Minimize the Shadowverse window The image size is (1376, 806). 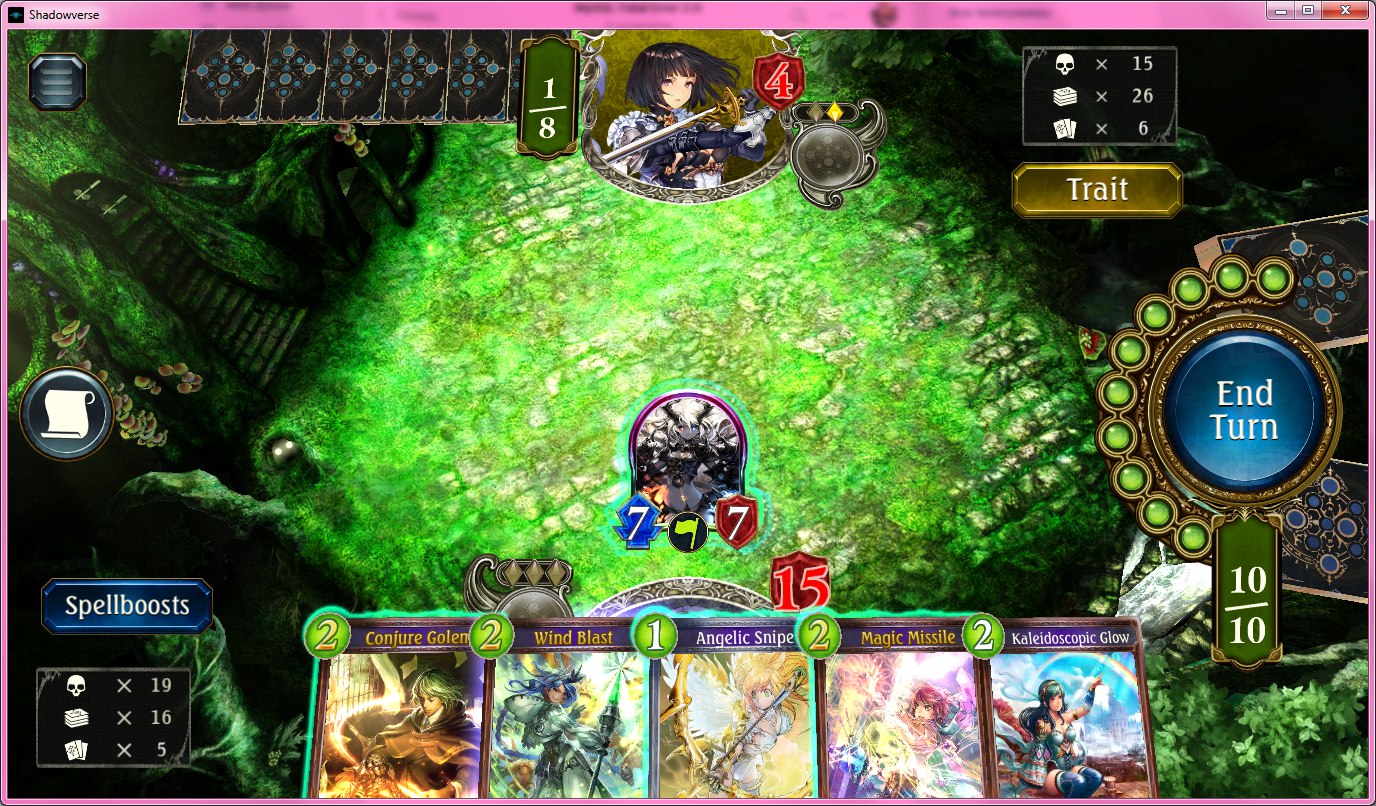[1282, 10]
